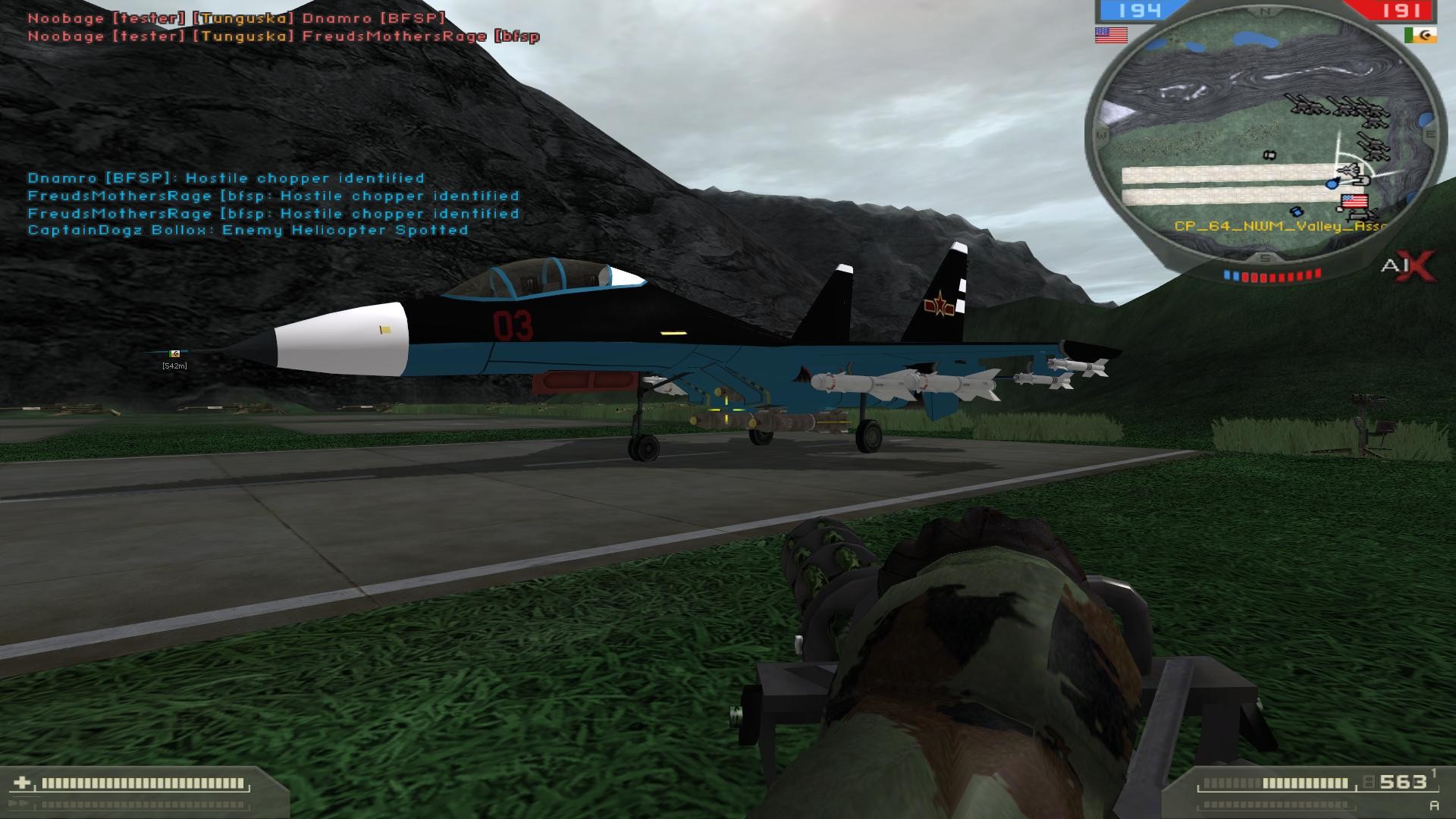Toggle the N compass marker on minimap
Viewport: 1456px width, 819px height.
point(1265,11)
